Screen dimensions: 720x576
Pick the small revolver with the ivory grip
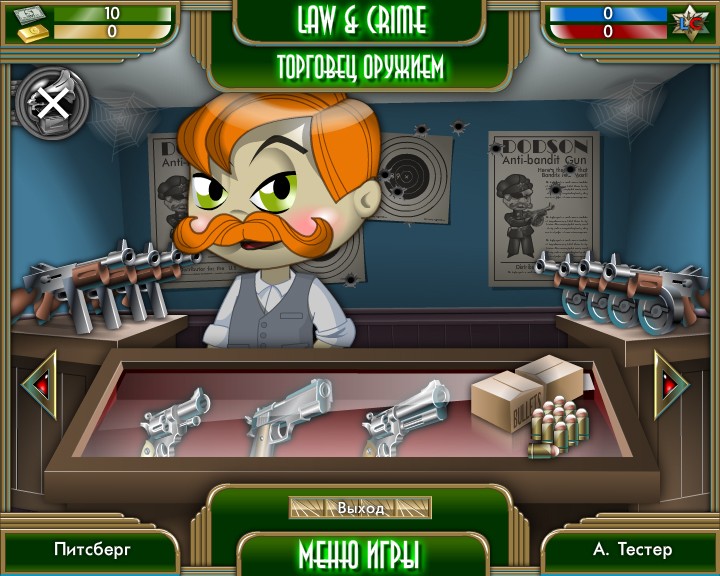click(x=175, y=420)
